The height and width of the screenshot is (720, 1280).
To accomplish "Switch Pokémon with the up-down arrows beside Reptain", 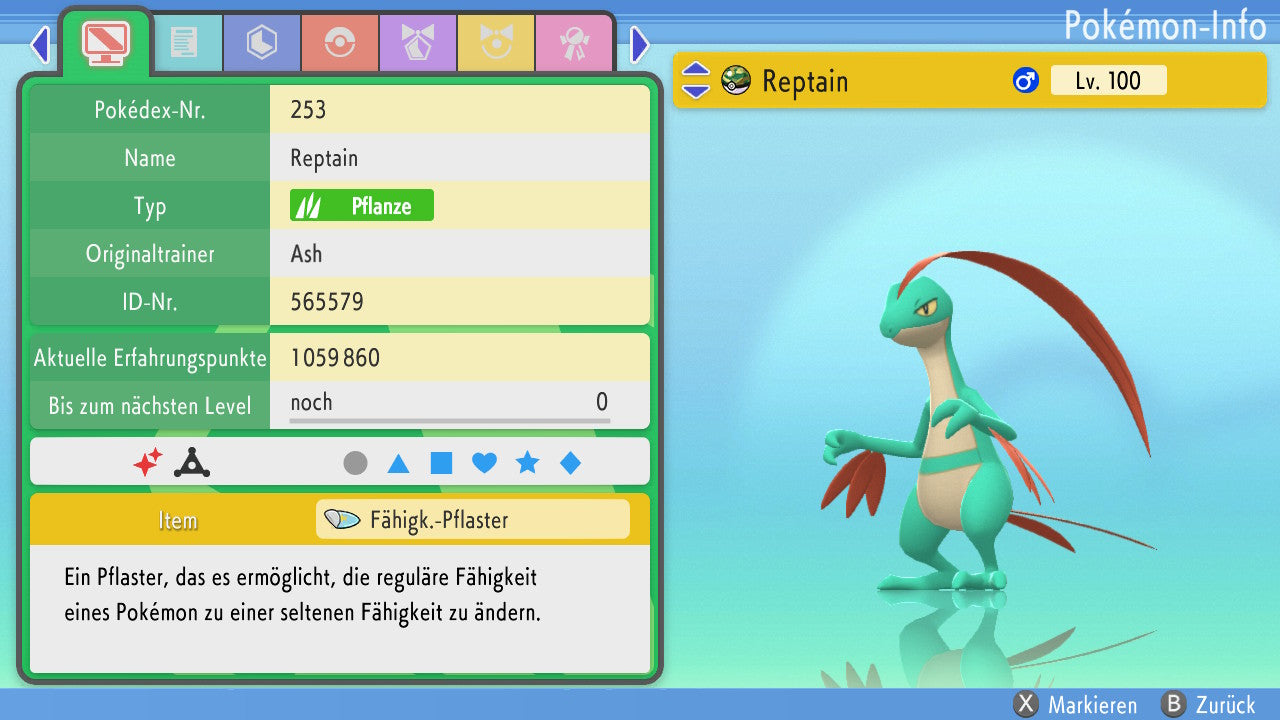I will point(695,81).
